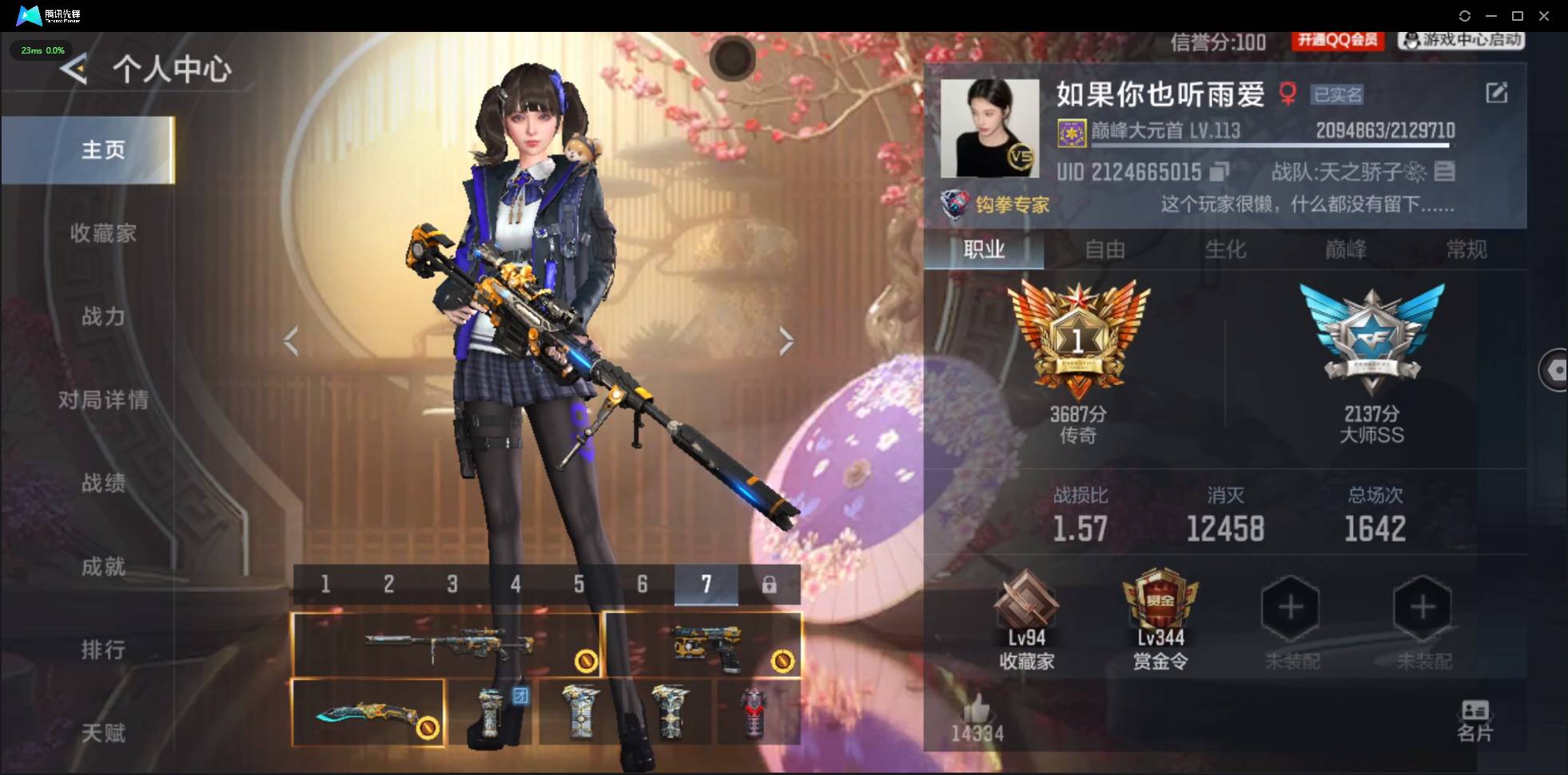Click the 钩拳专家 badge icon
The height and width of the screenshot is (775, 1568).
pyautogui.click(x=956, y=204)
